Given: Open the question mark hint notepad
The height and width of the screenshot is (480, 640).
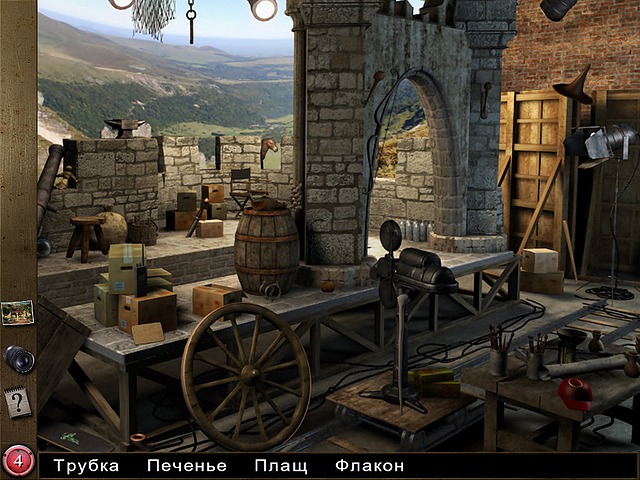Looking at the screenshot, I should 17,402.
